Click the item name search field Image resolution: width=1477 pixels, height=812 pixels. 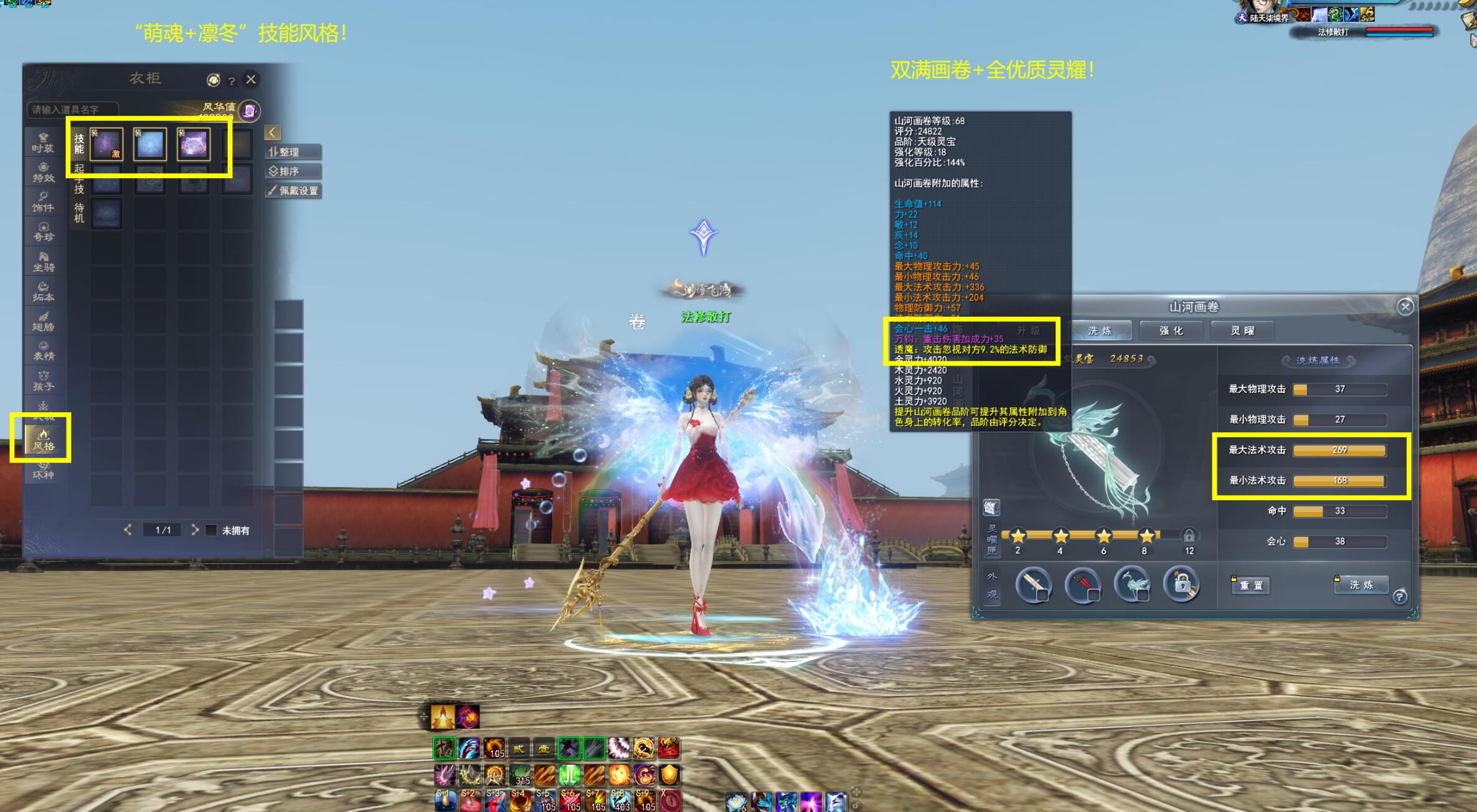tap(73, 110)
